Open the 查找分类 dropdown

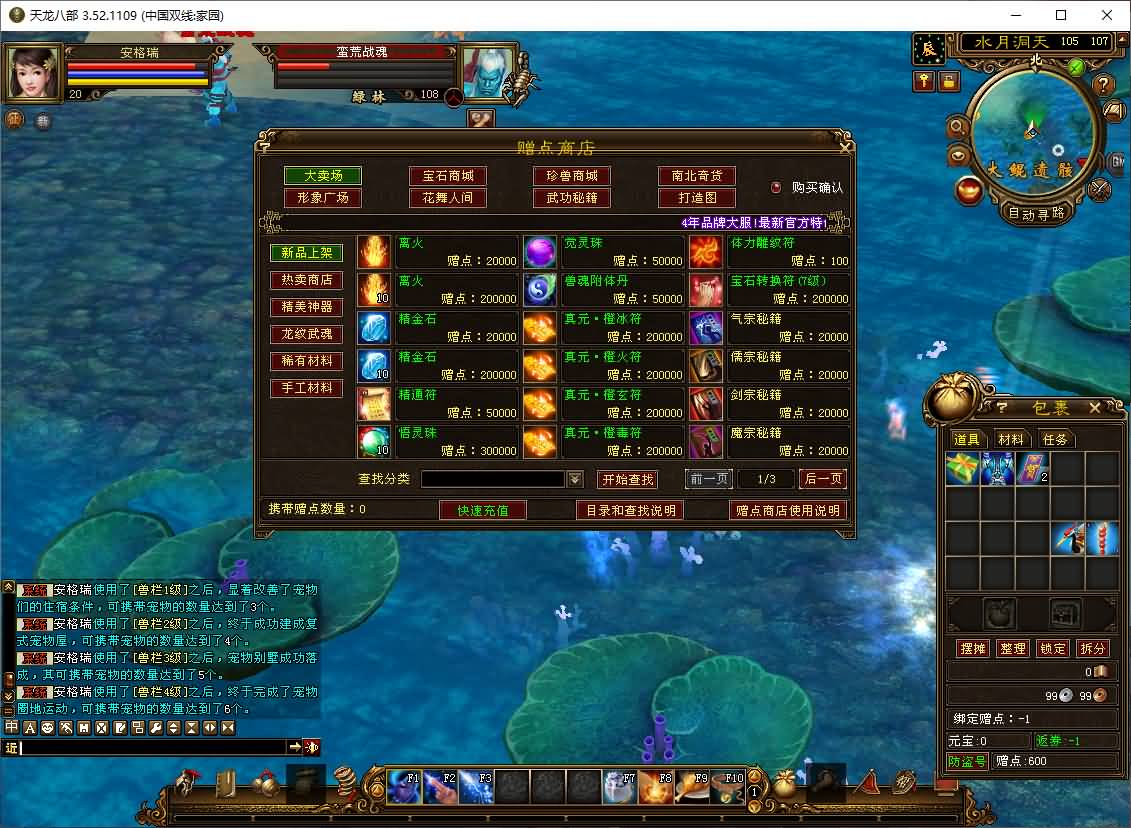[x=575, y=480]
